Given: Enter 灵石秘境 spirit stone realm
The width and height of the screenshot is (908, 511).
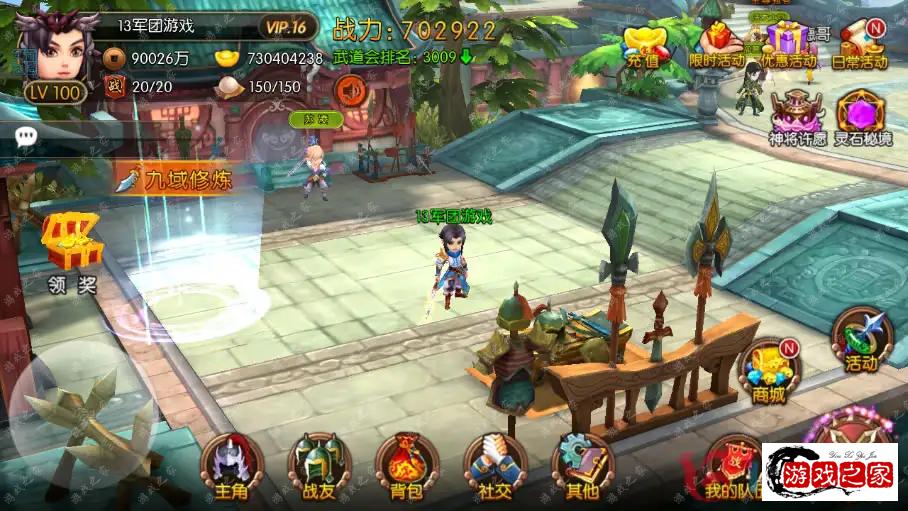Looking at the screenshot, I should 864,117.
